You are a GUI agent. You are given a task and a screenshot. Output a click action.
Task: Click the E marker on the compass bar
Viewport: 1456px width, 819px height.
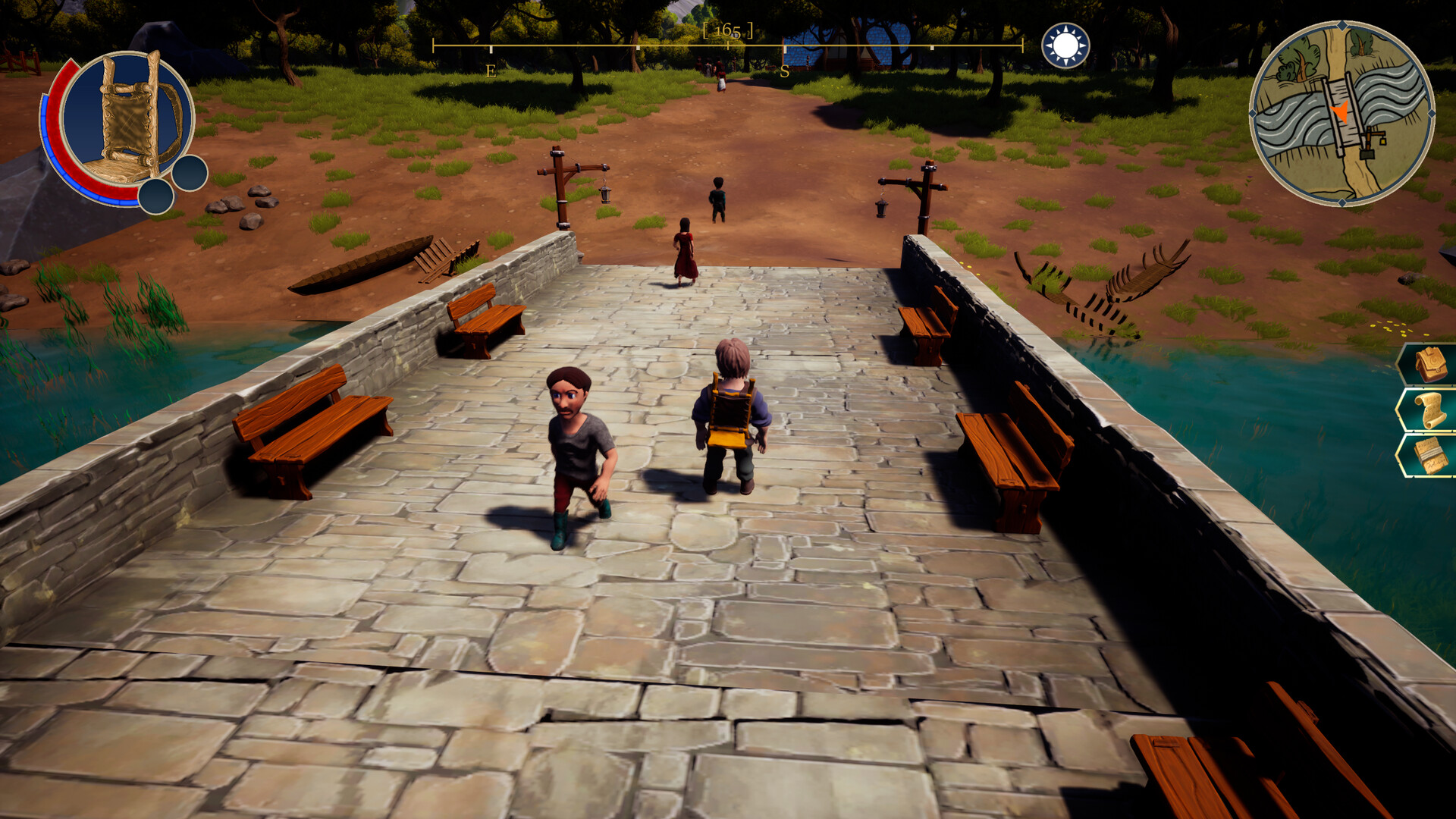click(491, 72)
